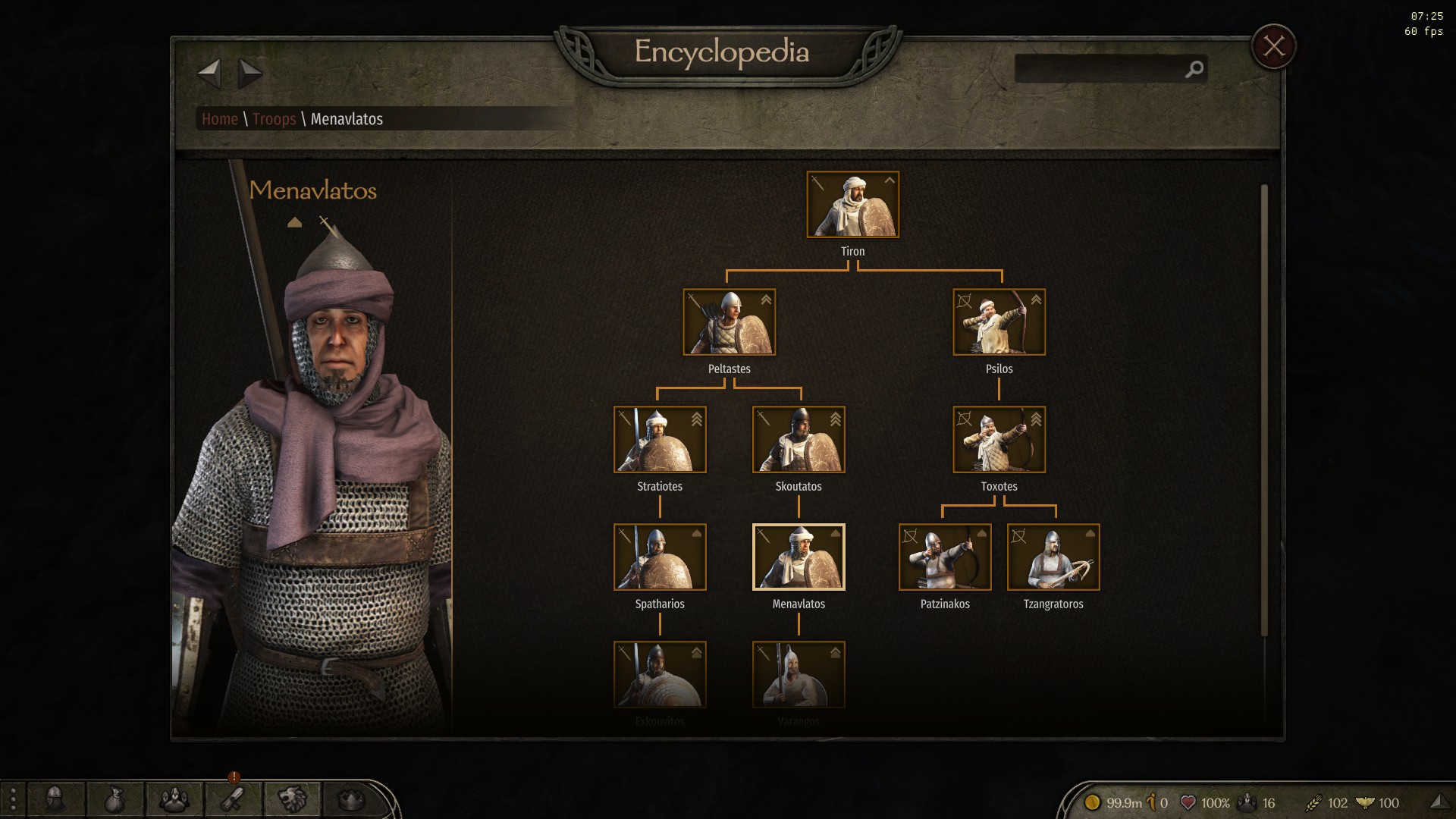Open the Spatharios troop entry

tap(660, 557)
